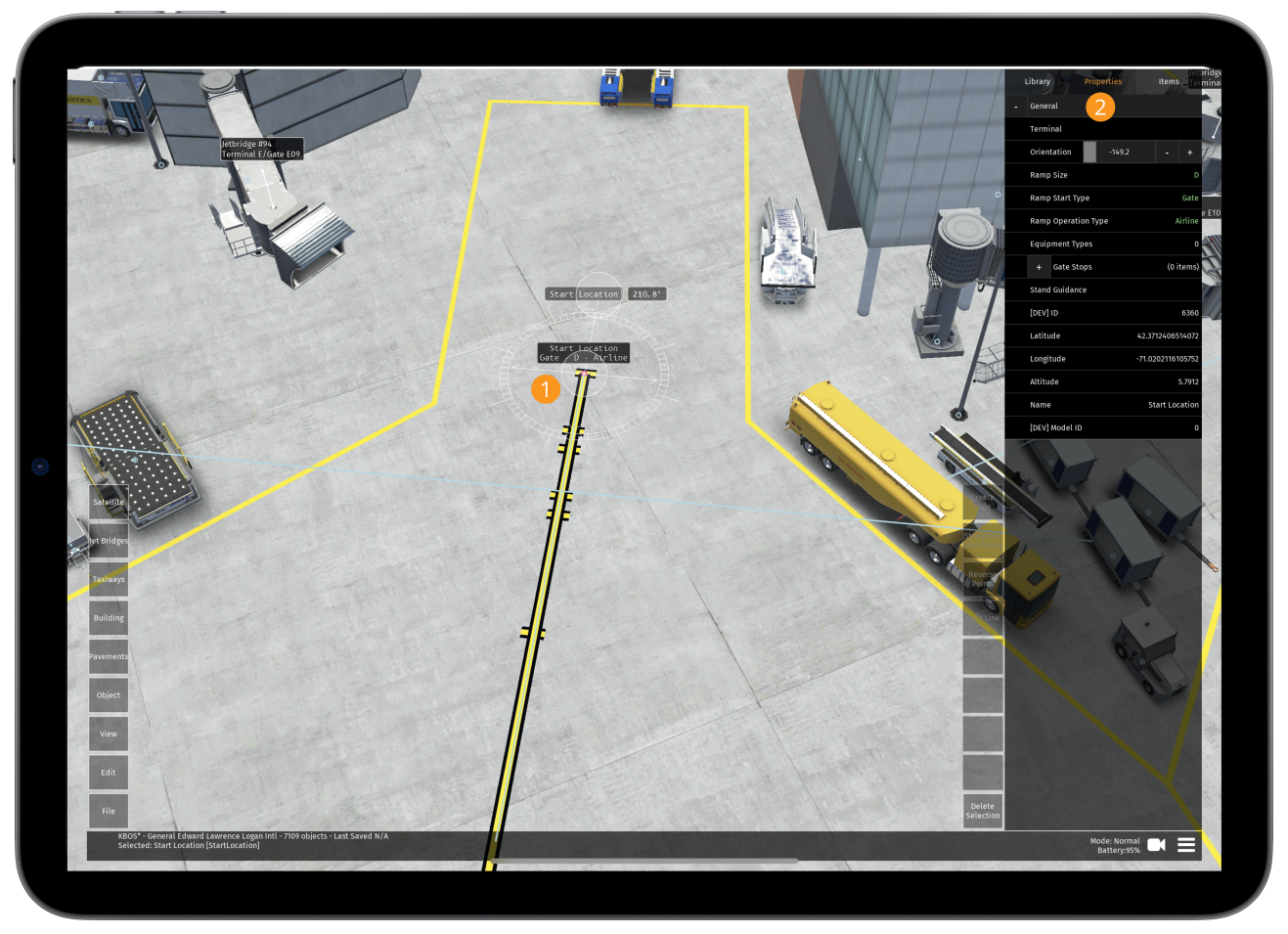1288x934 pixels.
Task: Switch to the Library tab
Action: click(x=1037, y=81)
